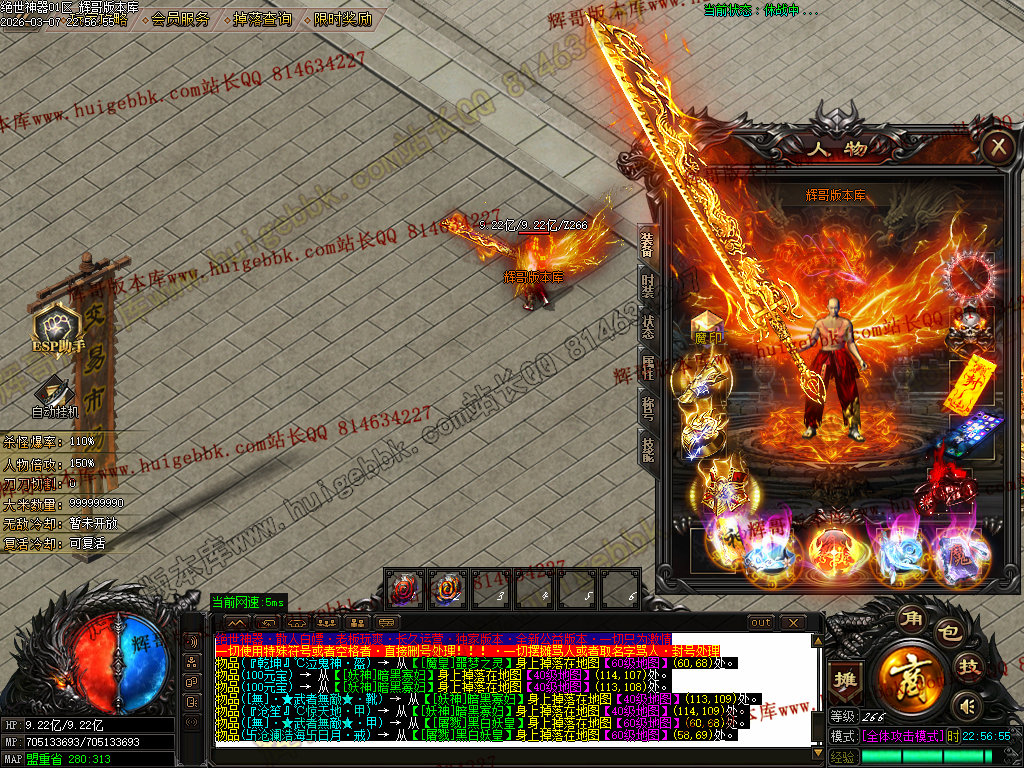1024x768 pixels.
Task: Select the 属性 attributes tab
Action: (648, 369)
